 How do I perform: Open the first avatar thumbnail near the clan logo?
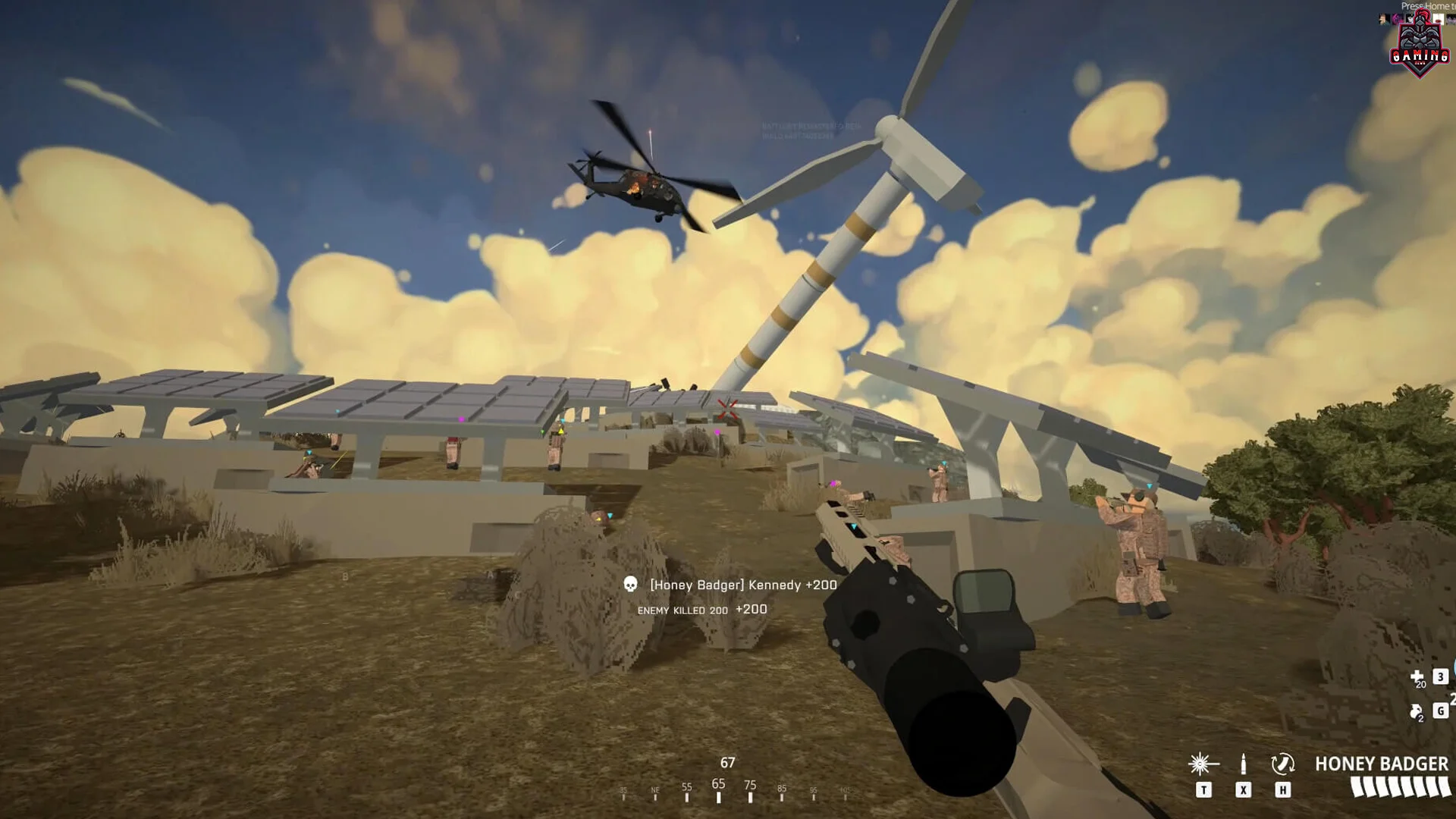point(1382,19)
